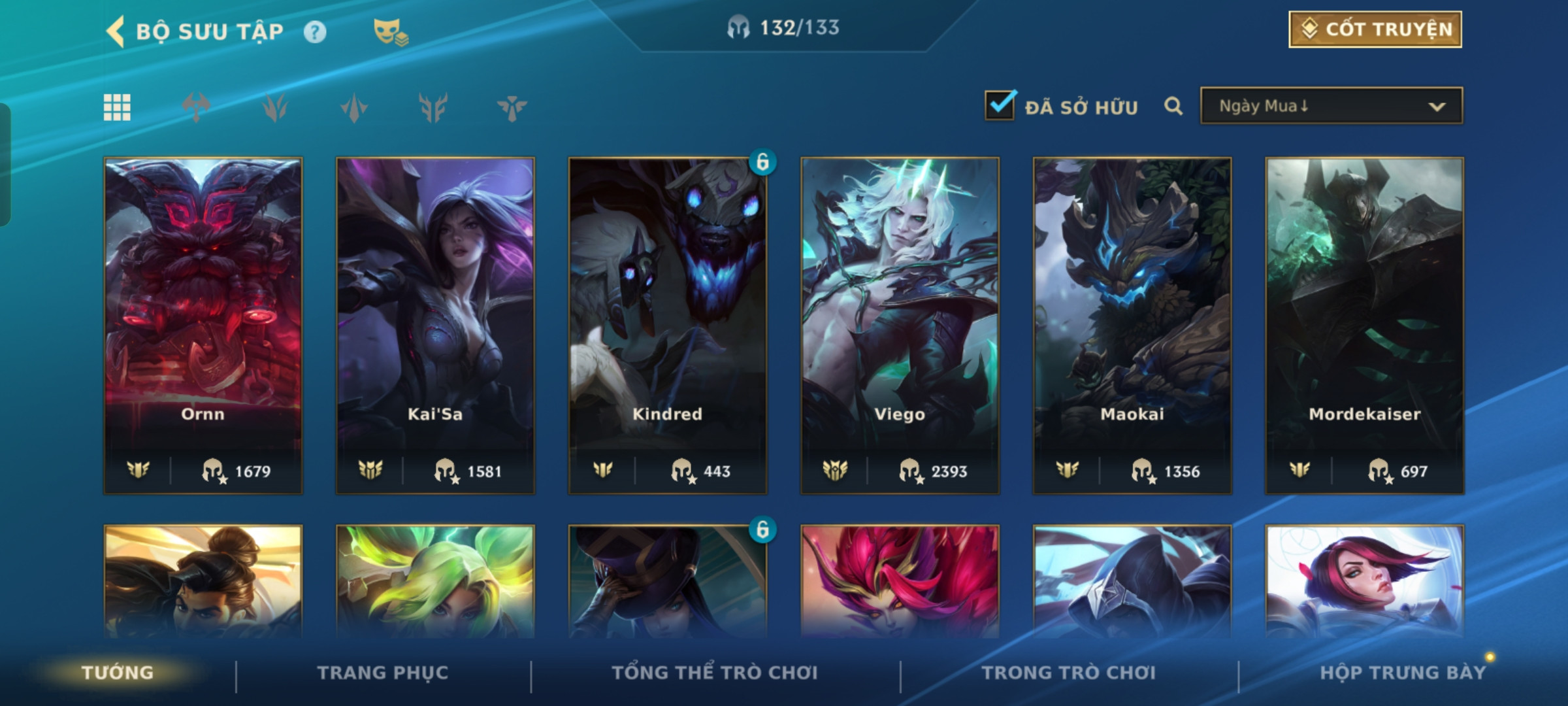Screen dimensions: 1568x706
Task: Open the question mark help icon
Action: [315, 32]
